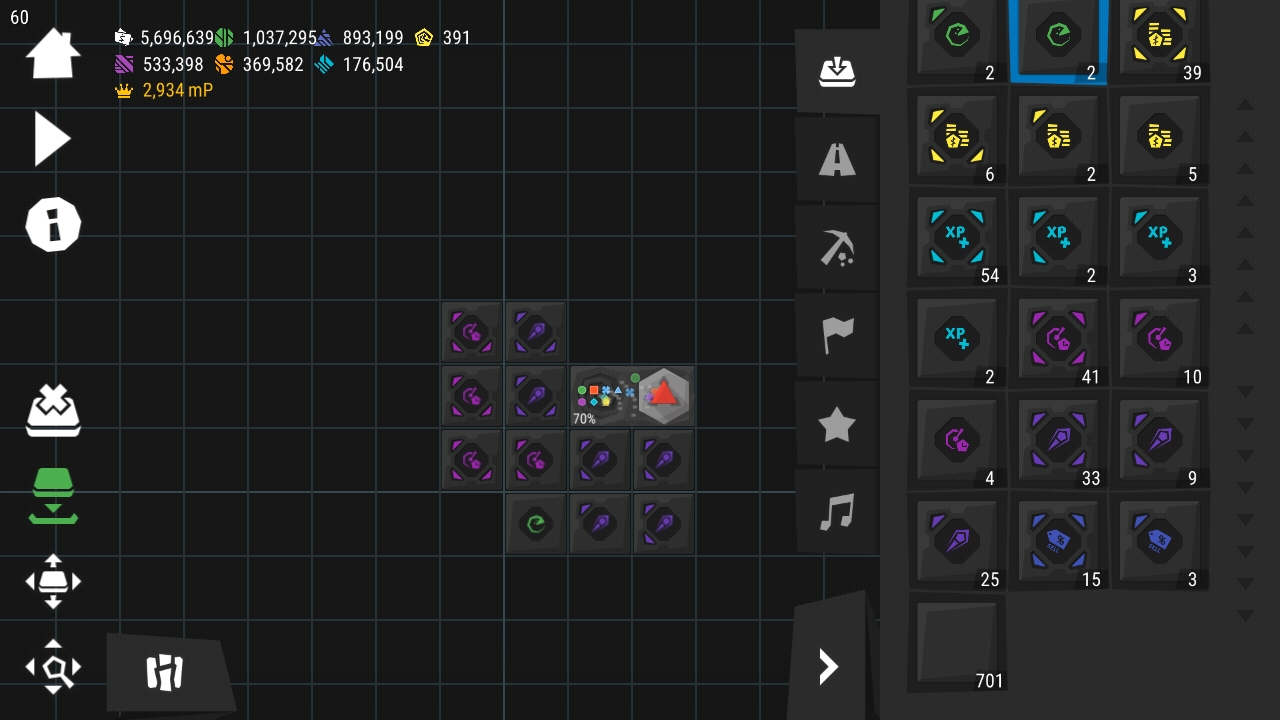
Task: Open the research tree button
Action: [165, 673]
